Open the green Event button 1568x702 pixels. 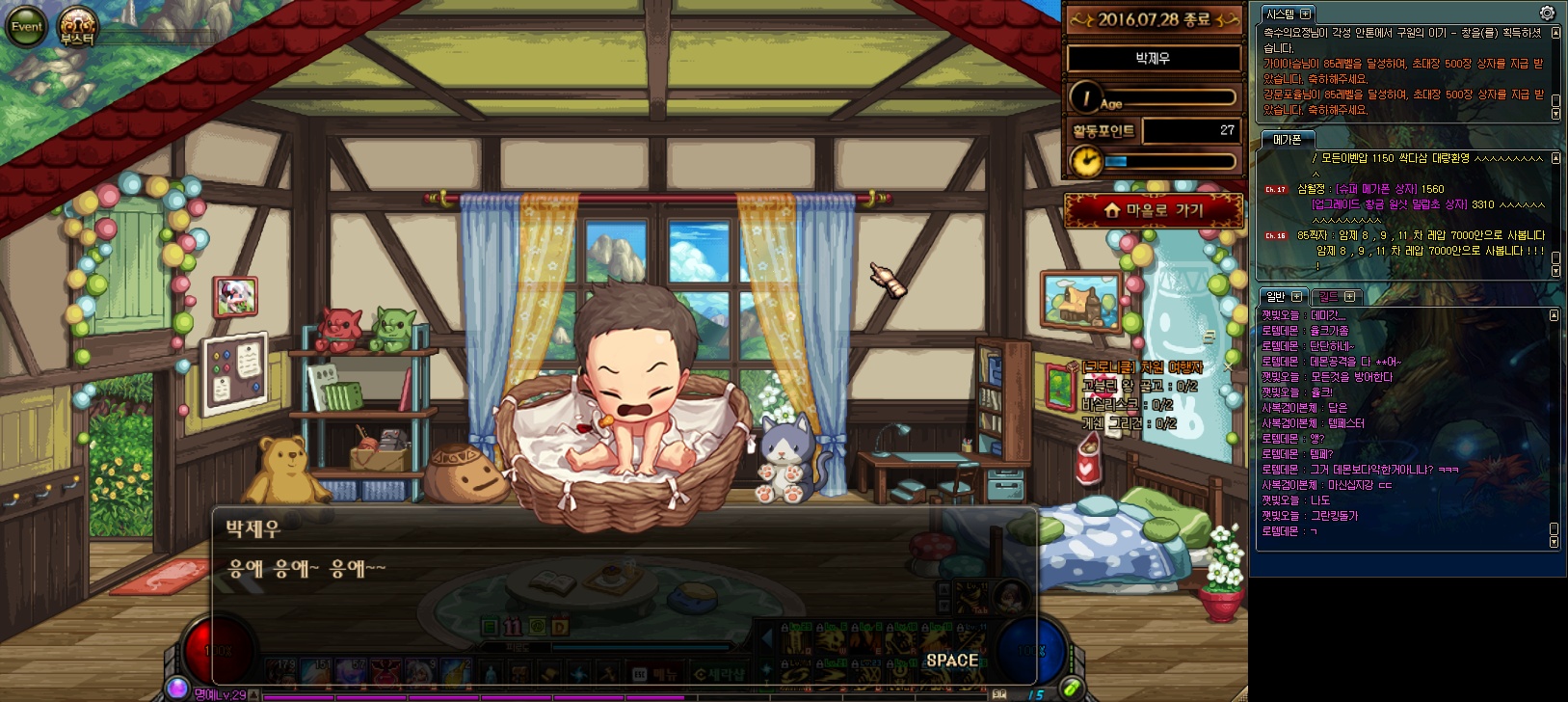pyautogui.click(x=26, y=27)
